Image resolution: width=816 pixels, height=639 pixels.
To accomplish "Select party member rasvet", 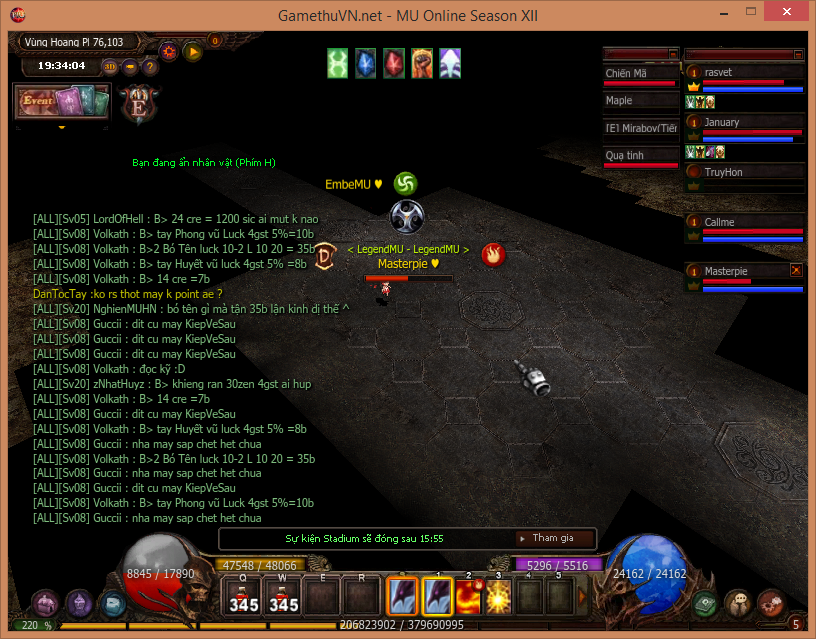I will pyautogui.click(x=745, y=74).
